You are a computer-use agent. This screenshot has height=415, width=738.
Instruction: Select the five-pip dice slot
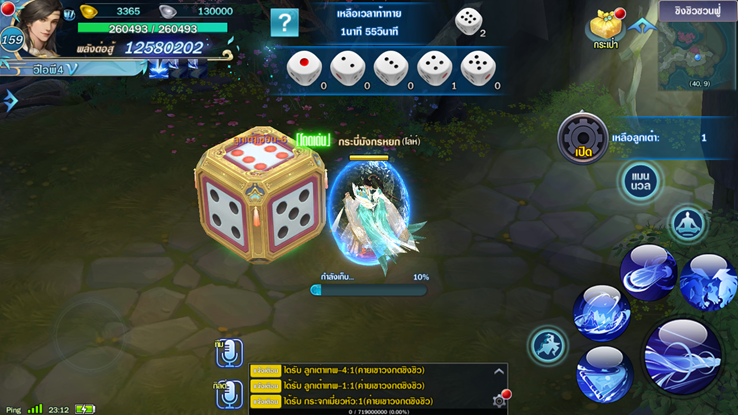[476, 68]
